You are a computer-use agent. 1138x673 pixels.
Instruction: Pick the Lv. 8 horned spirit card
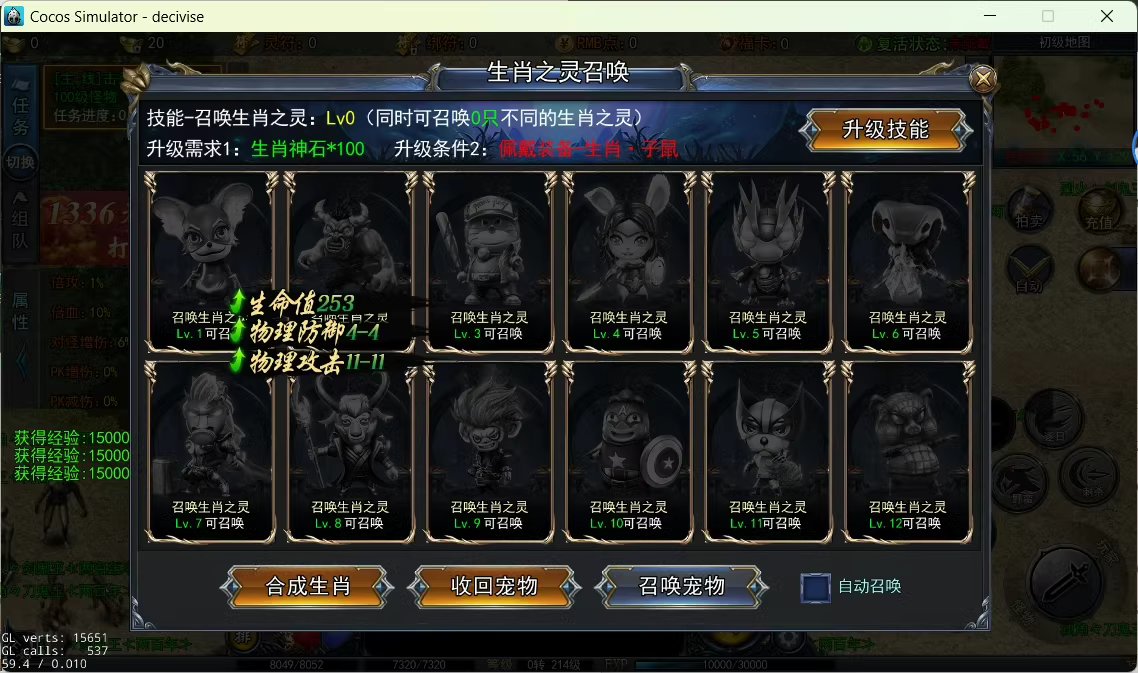350,450
